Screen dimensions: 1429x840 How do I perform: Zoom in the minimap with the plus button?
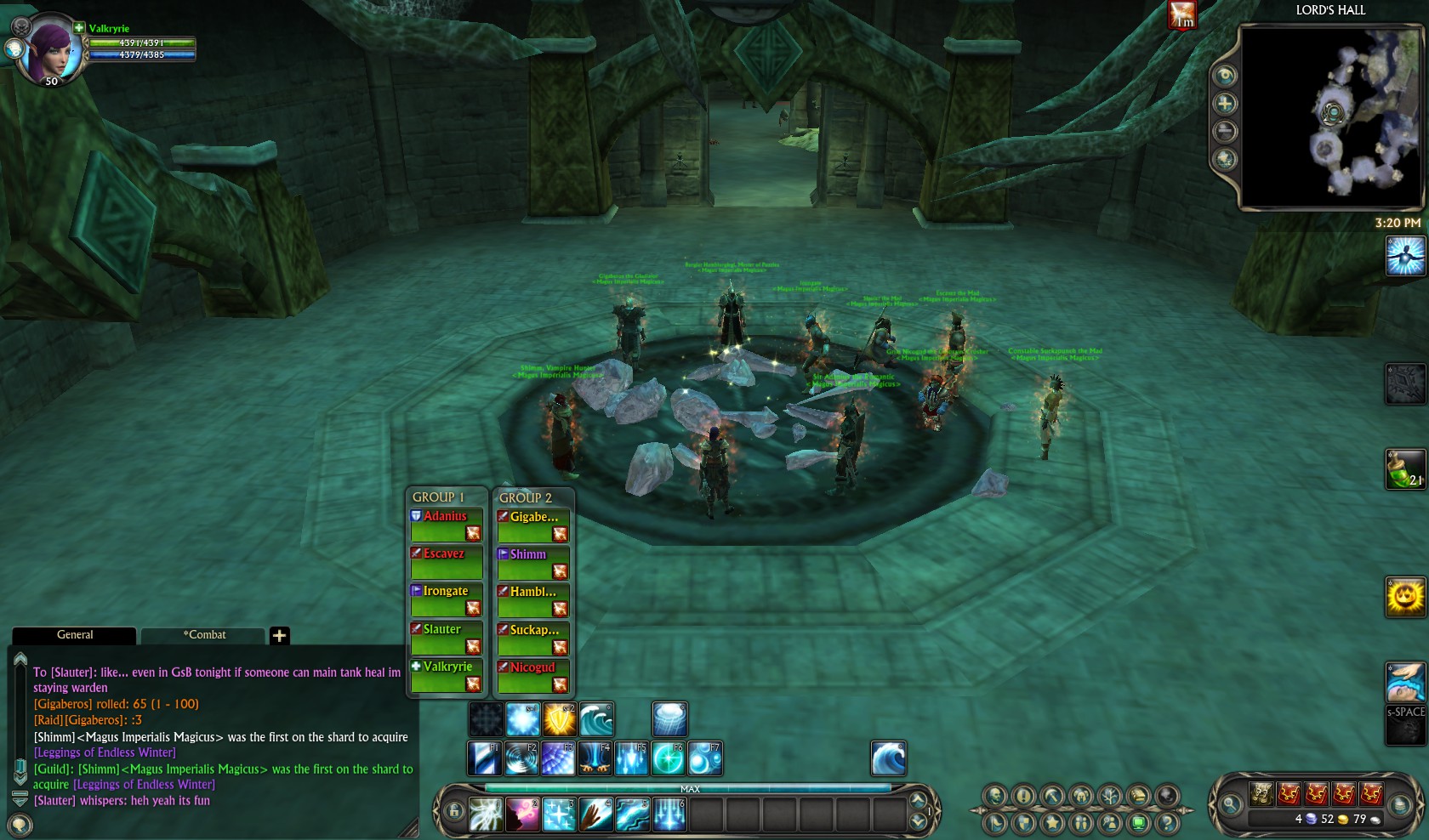[x=1225, y=104]
